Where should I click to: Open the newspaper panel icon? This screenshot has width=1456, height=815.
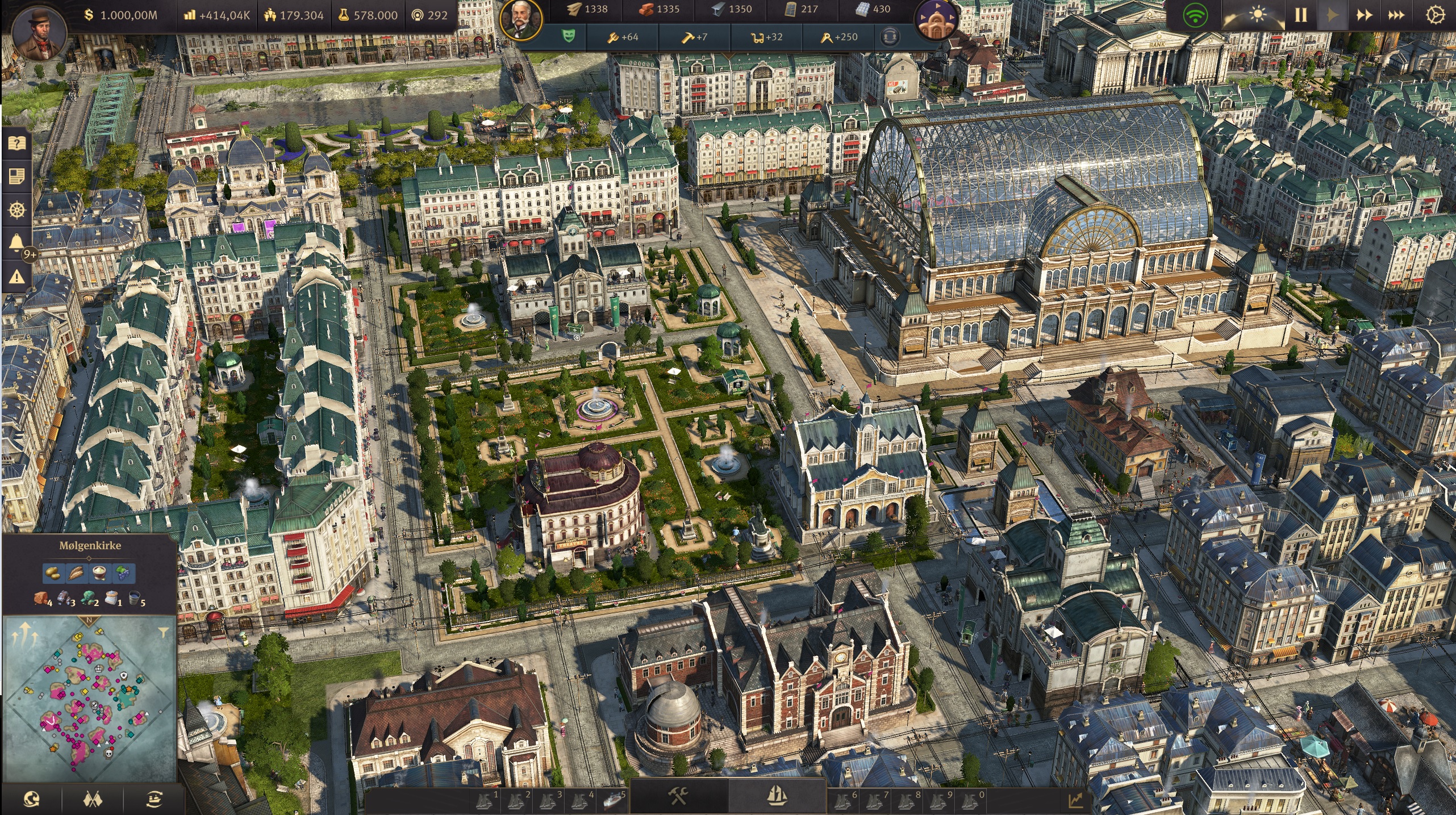16,177
